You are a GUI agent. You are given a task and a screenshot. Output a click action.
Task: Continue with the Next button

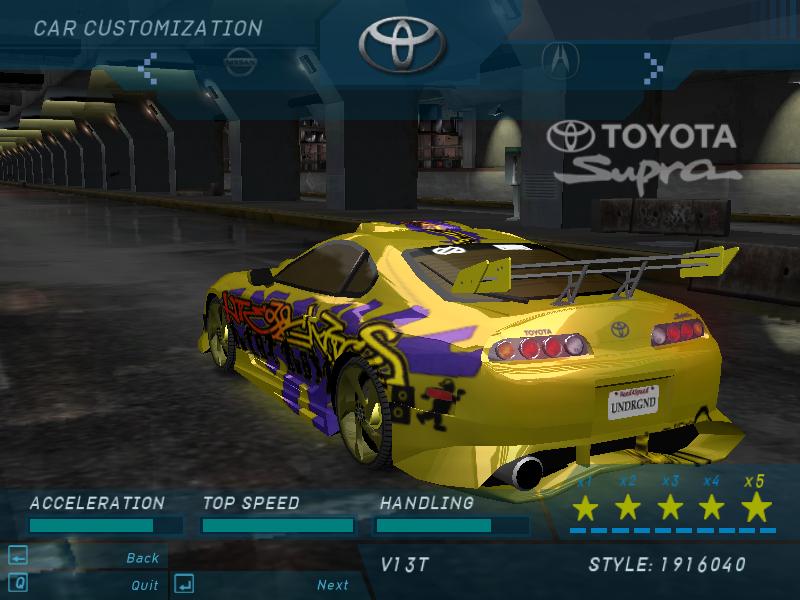pyautogui.click(x=332, y=585)
